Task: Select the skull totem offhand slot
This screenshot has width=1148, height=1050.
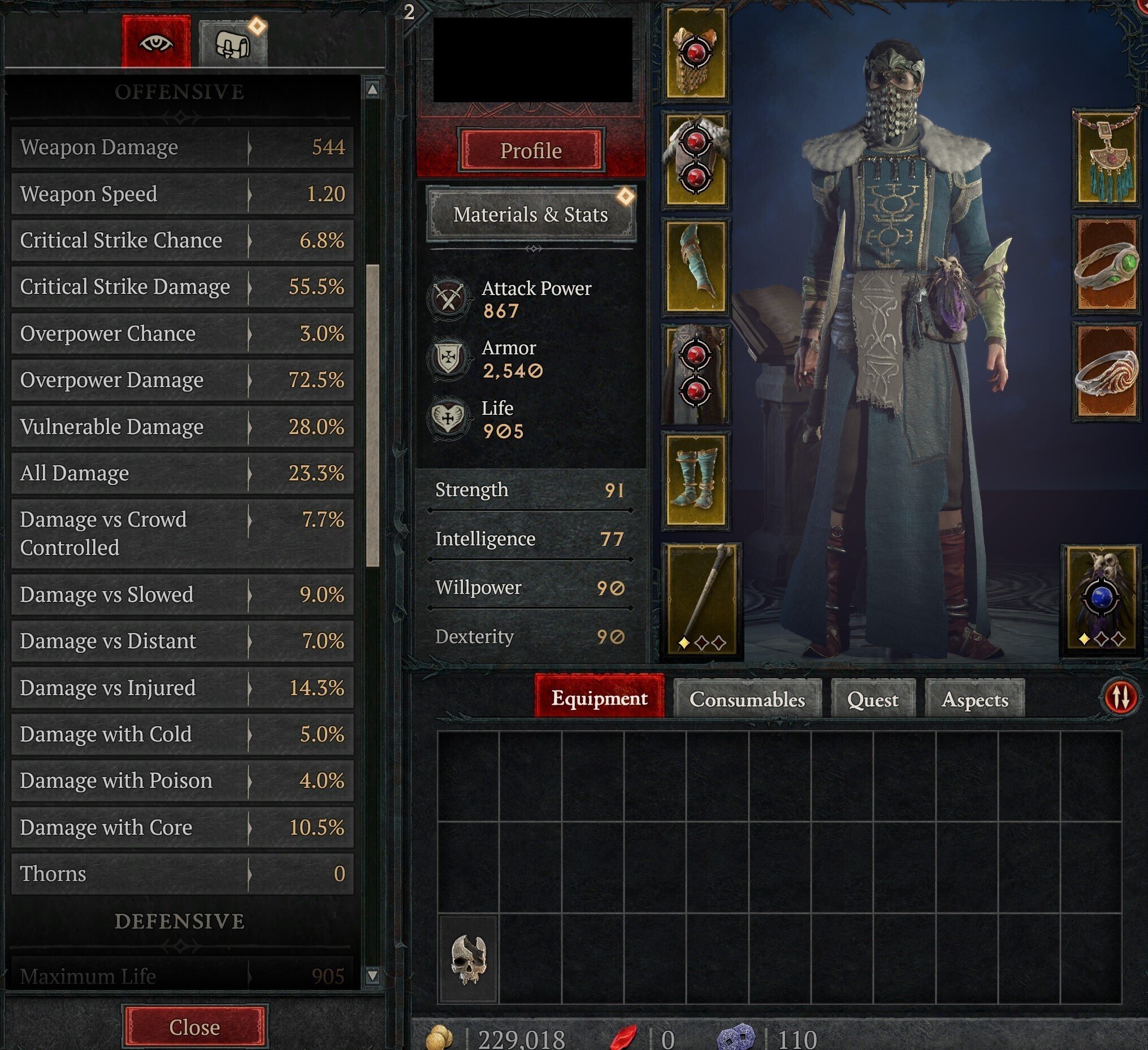Action: click(1101, 599)
